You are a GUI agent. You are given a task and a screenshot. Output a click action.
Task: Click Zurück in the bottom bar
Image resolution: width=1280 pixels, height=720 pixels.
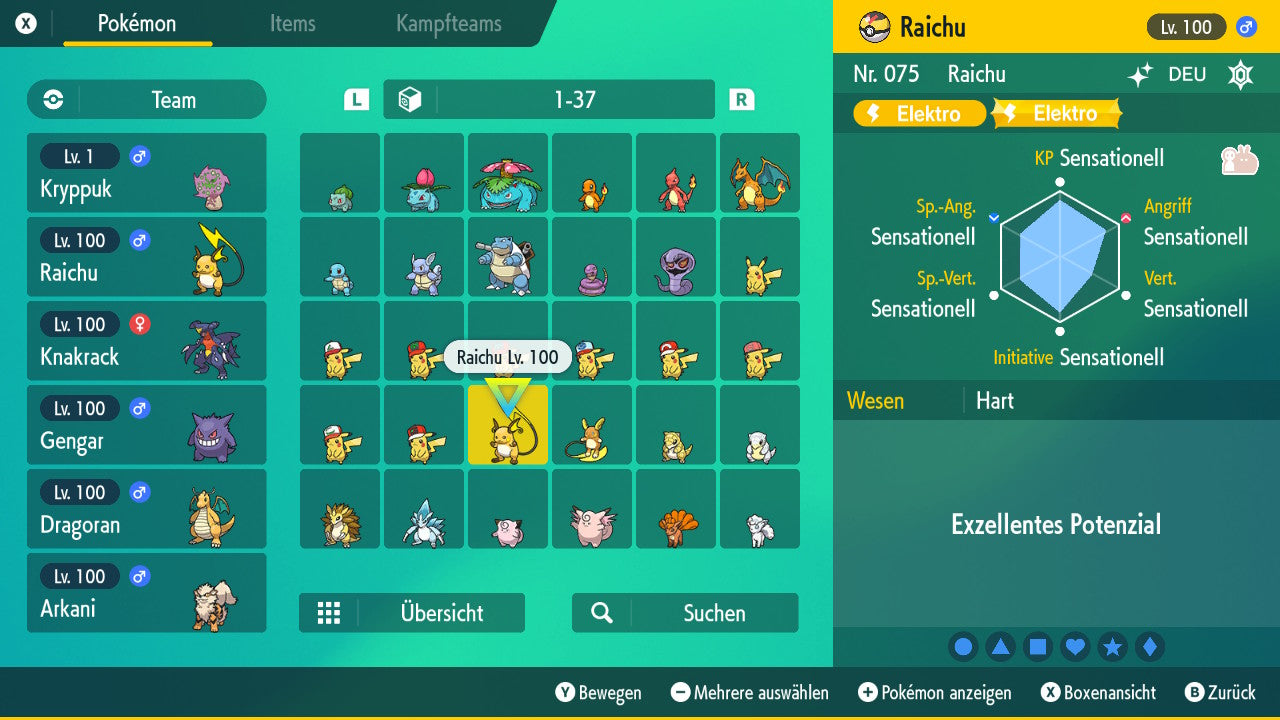click(x=1226, y=692)
